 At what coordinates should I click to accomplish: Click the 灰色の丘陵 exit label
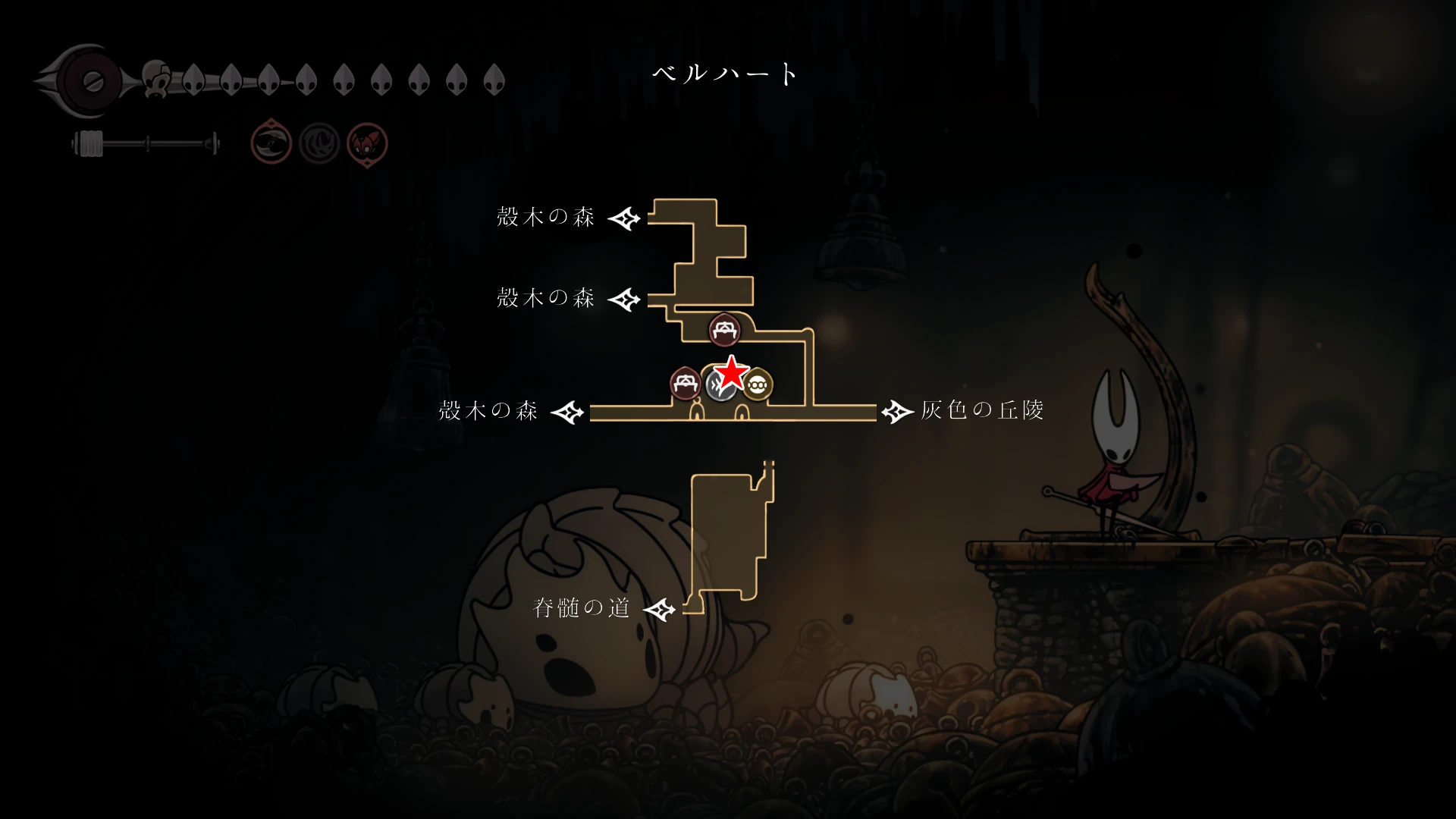[x=982, y=410]
